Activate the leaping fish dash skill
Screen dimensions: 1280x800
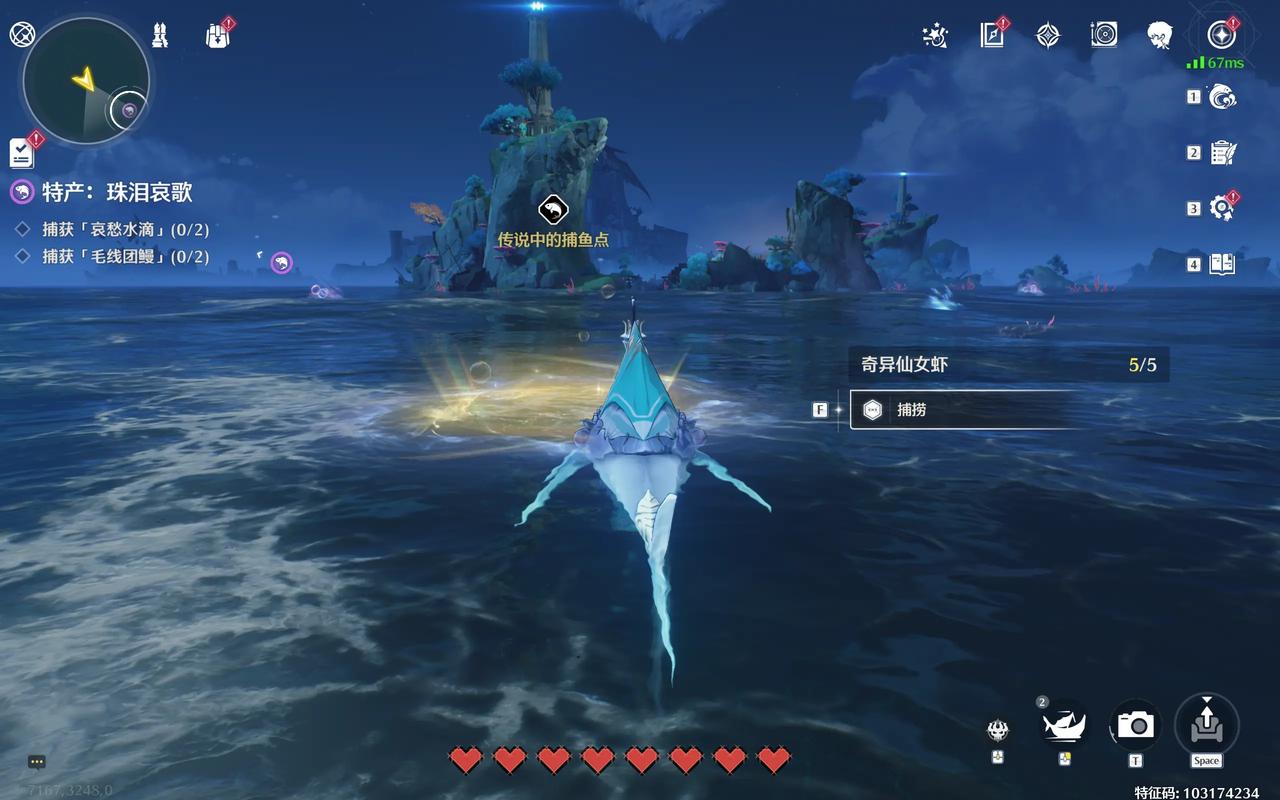(1064, 723)
